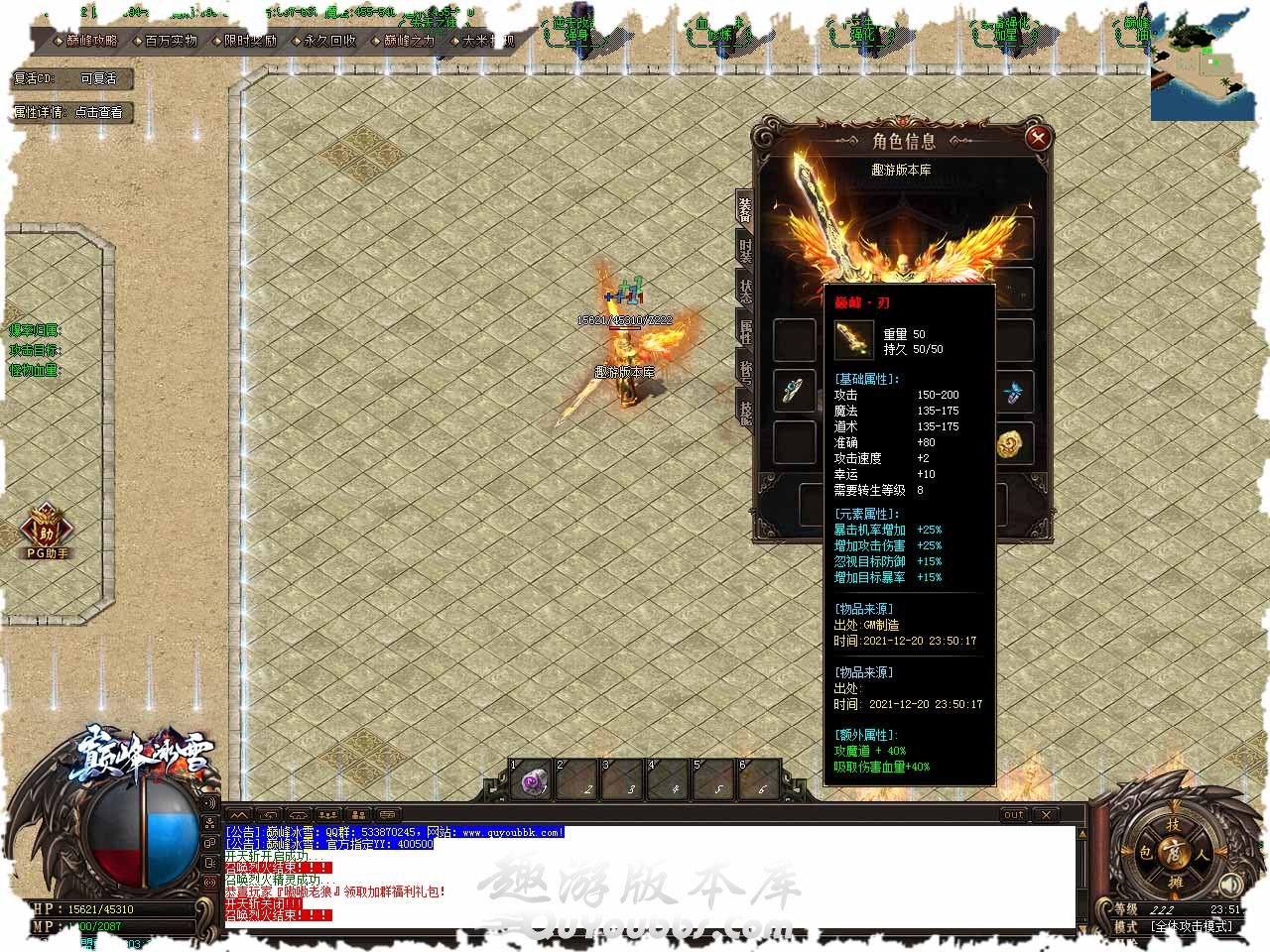The image size is (1270, 952).
Task: Click the chat window's out button
Action: coord(1013,814)
